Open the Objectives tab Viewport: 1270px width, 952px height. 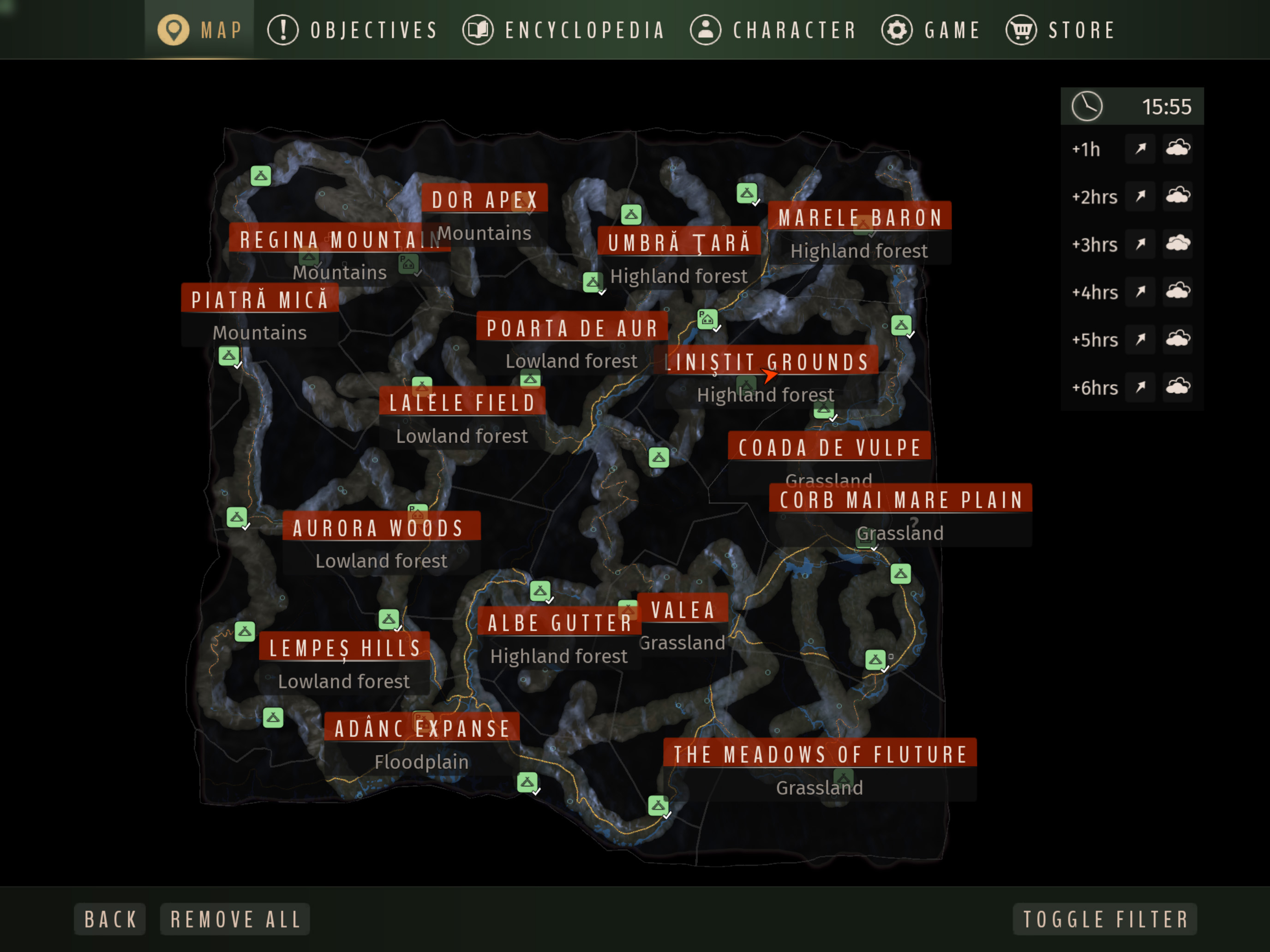pyautogui.click(x=353, y=30)
